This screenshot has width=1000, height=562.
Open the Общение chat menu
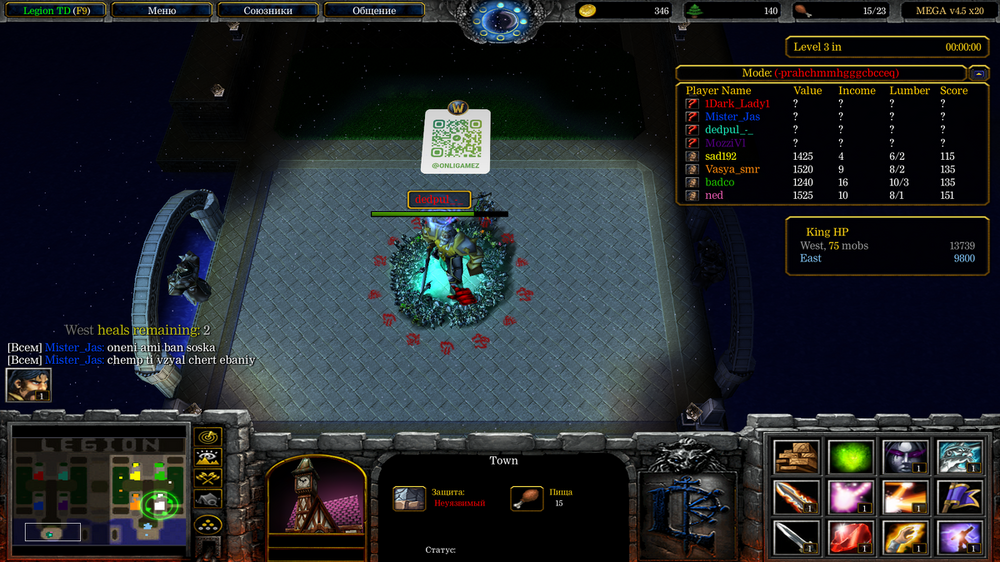point(373,11)
